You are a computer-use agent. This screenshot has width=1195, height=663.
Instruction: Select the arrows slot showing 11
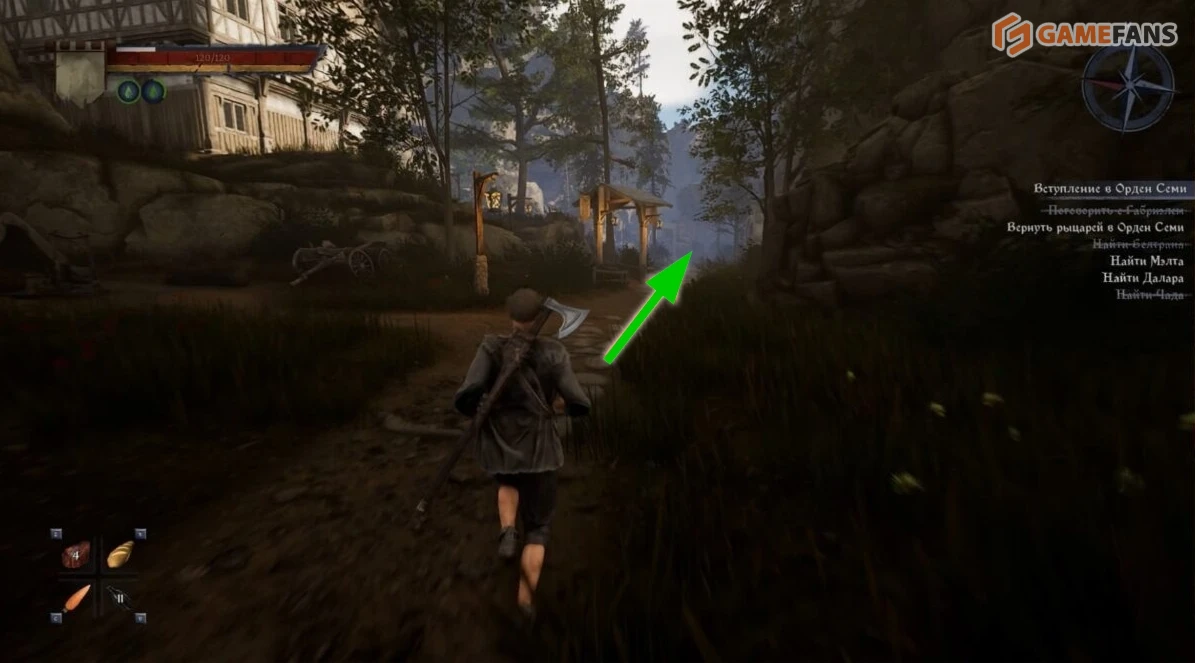tap(121, 598)
